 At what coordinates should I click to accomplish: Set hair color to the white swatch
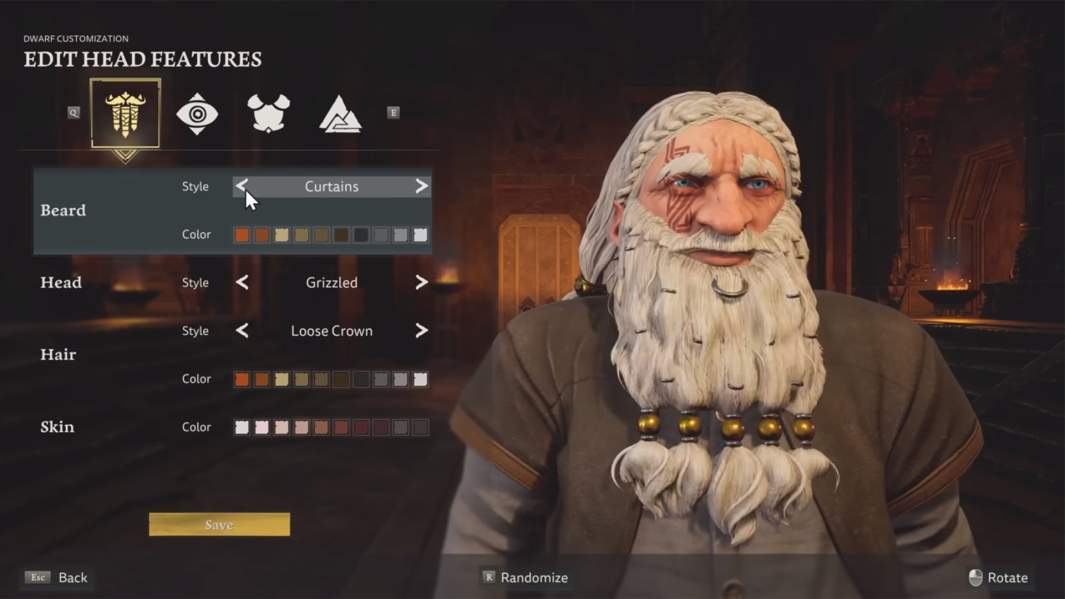pos(421,379)
